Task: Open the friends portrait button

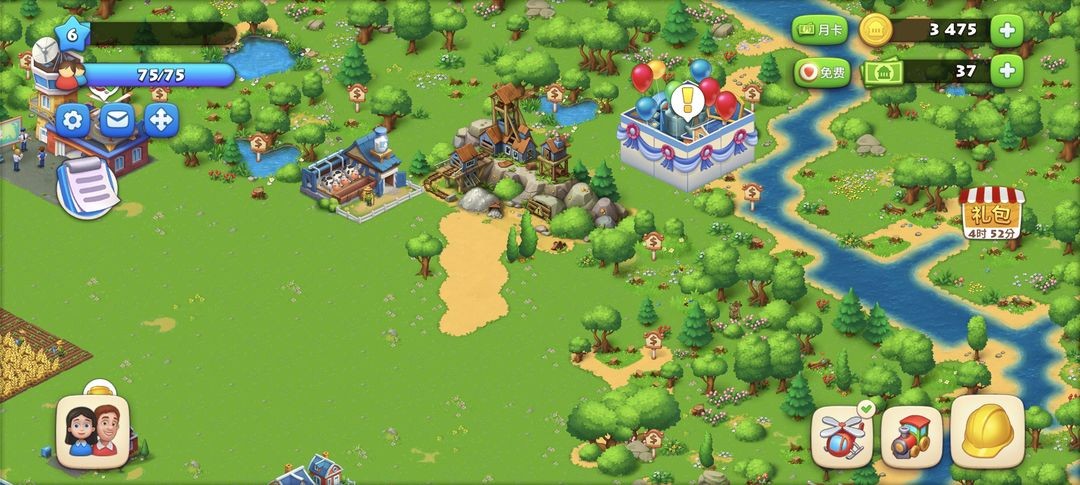Action: click(x=91, y=431)
